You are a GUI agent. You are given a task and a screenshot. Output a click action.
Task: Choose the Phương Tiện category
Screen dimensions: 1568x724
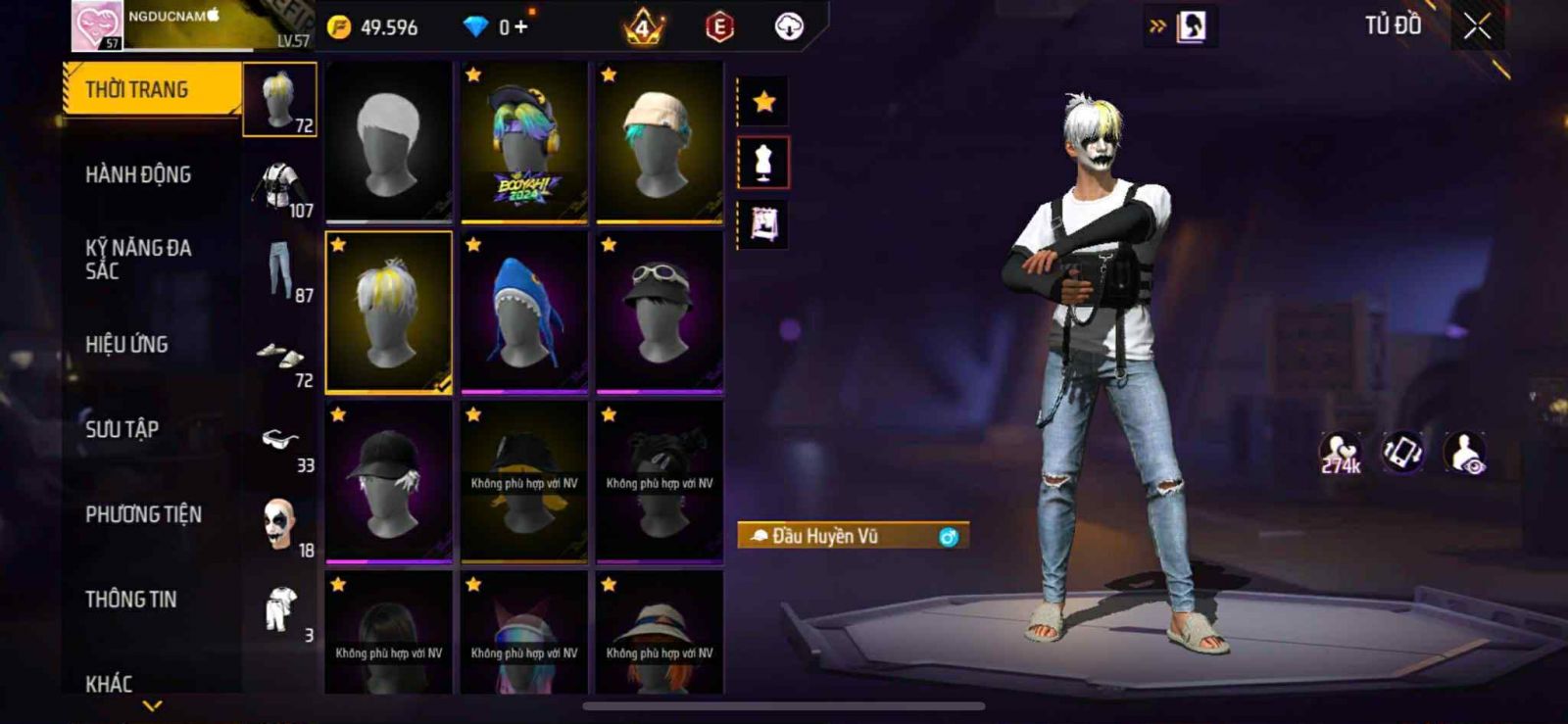[143, 514]
